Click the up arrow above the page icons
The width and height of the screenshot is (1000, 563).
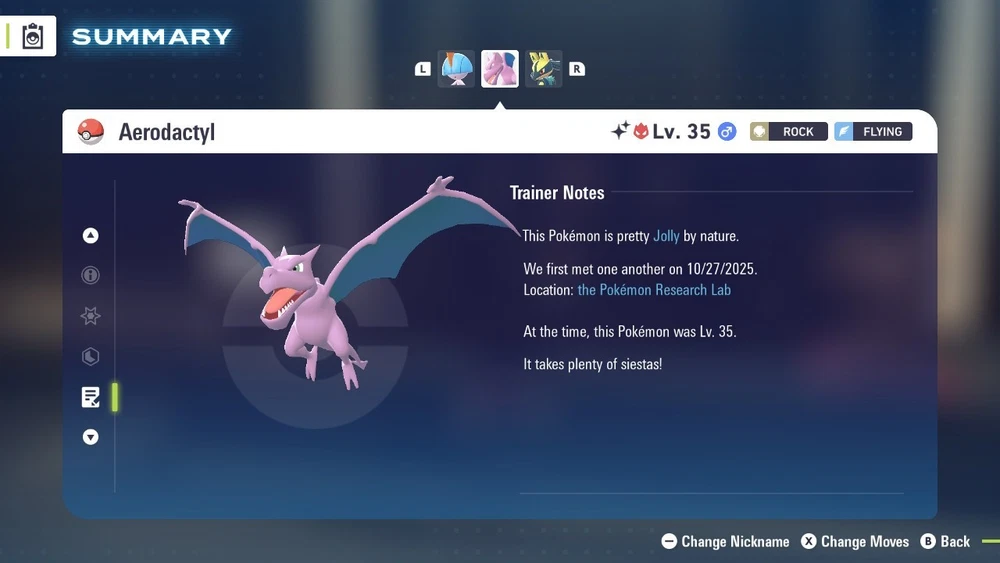(x=91, y=236)
